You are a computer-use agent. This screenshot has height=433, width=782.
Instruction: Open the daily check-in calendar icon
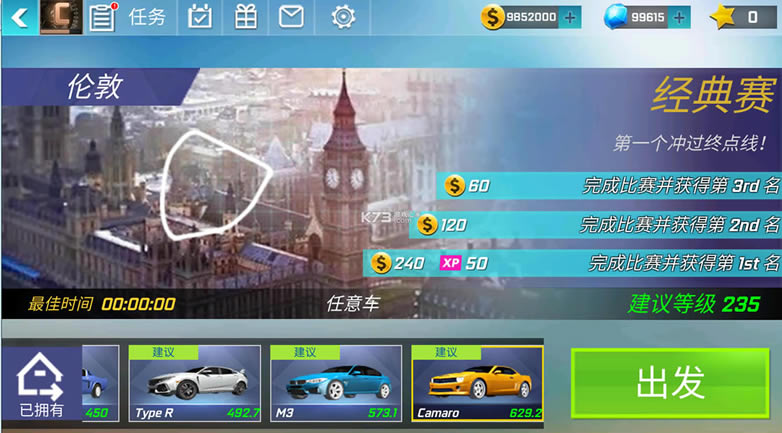pyautogui.click(x=200, y=17)
